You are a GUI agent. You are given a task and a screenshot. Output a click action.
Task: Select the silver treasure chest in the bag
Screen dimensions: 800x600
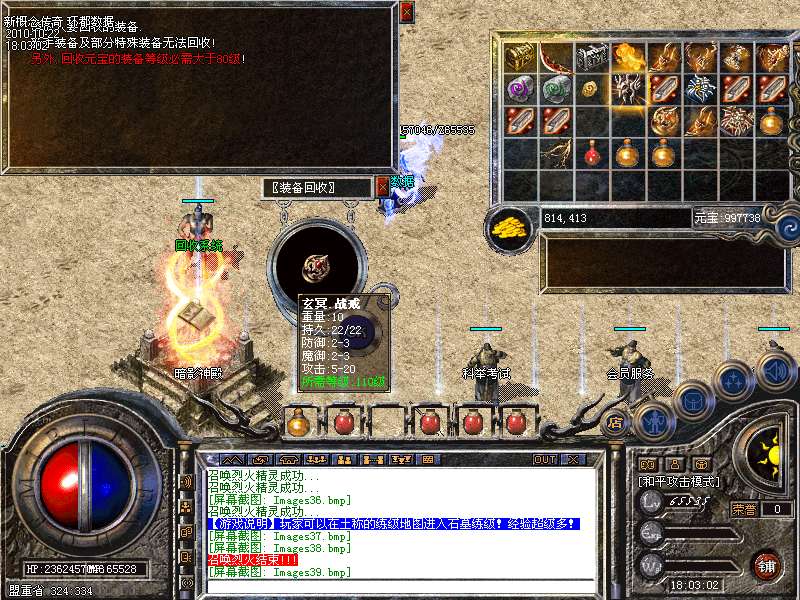pyautogui.click(x=592, y=56)
